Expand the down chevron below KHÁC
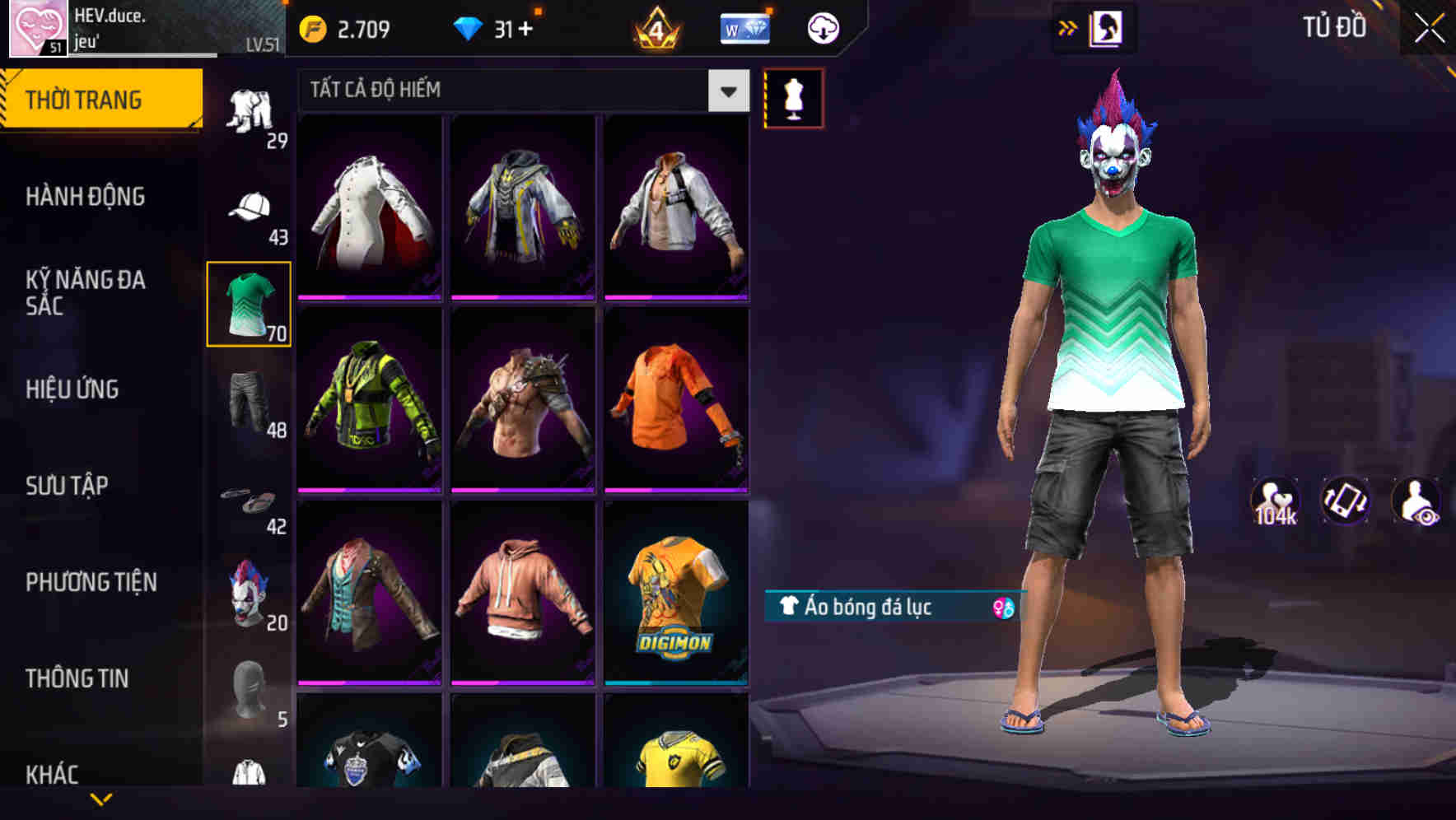The width and height of the screenshot is (1456, 820). [x=103, y=799]
